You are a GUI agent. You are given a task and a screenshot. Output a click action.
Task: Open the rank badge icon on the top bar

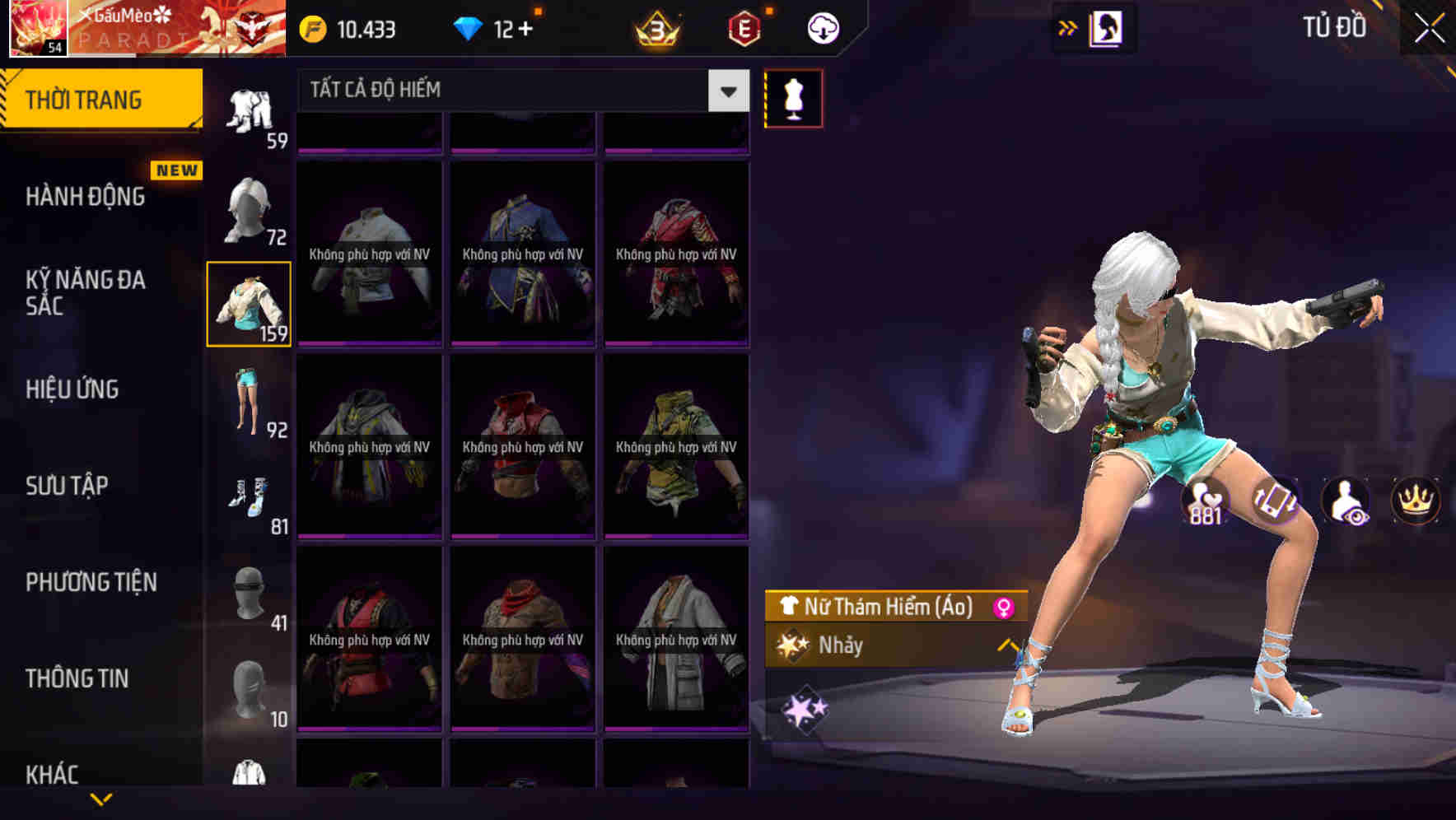[655, 26]
